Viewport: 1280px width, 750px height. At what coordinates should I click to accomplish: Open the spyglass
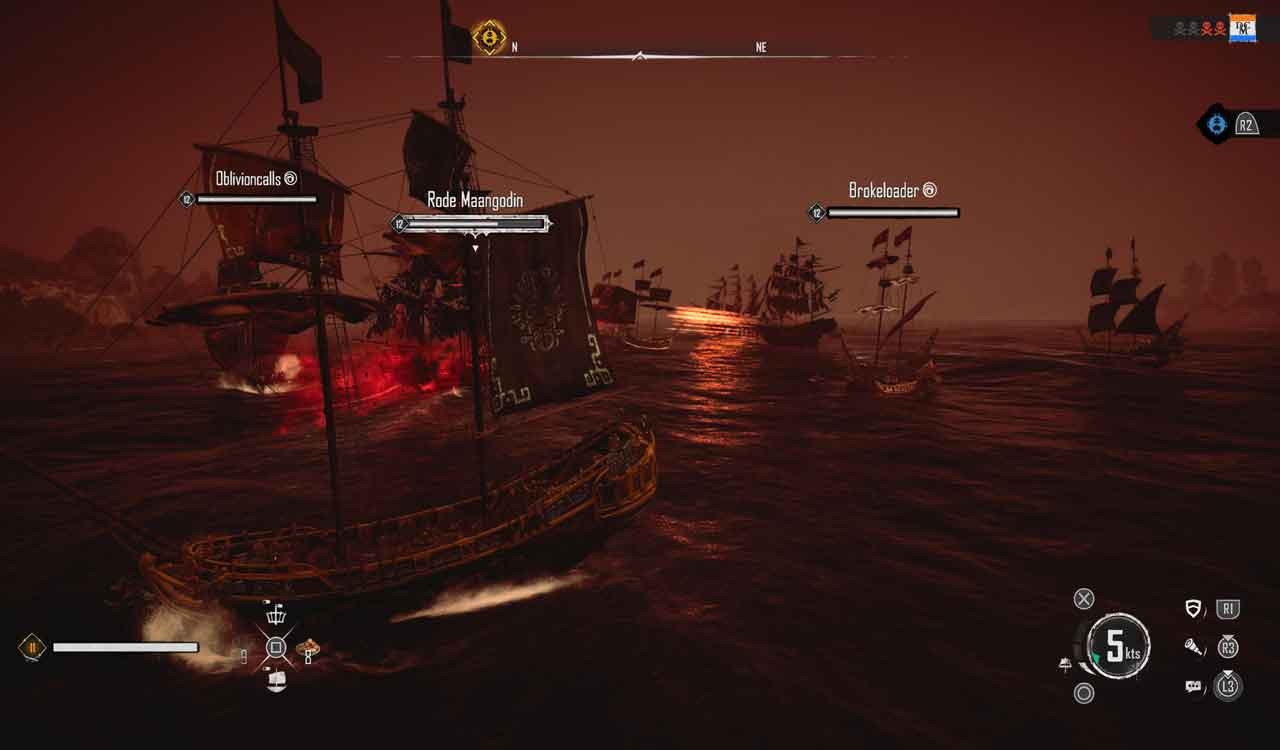(1193, 647)
